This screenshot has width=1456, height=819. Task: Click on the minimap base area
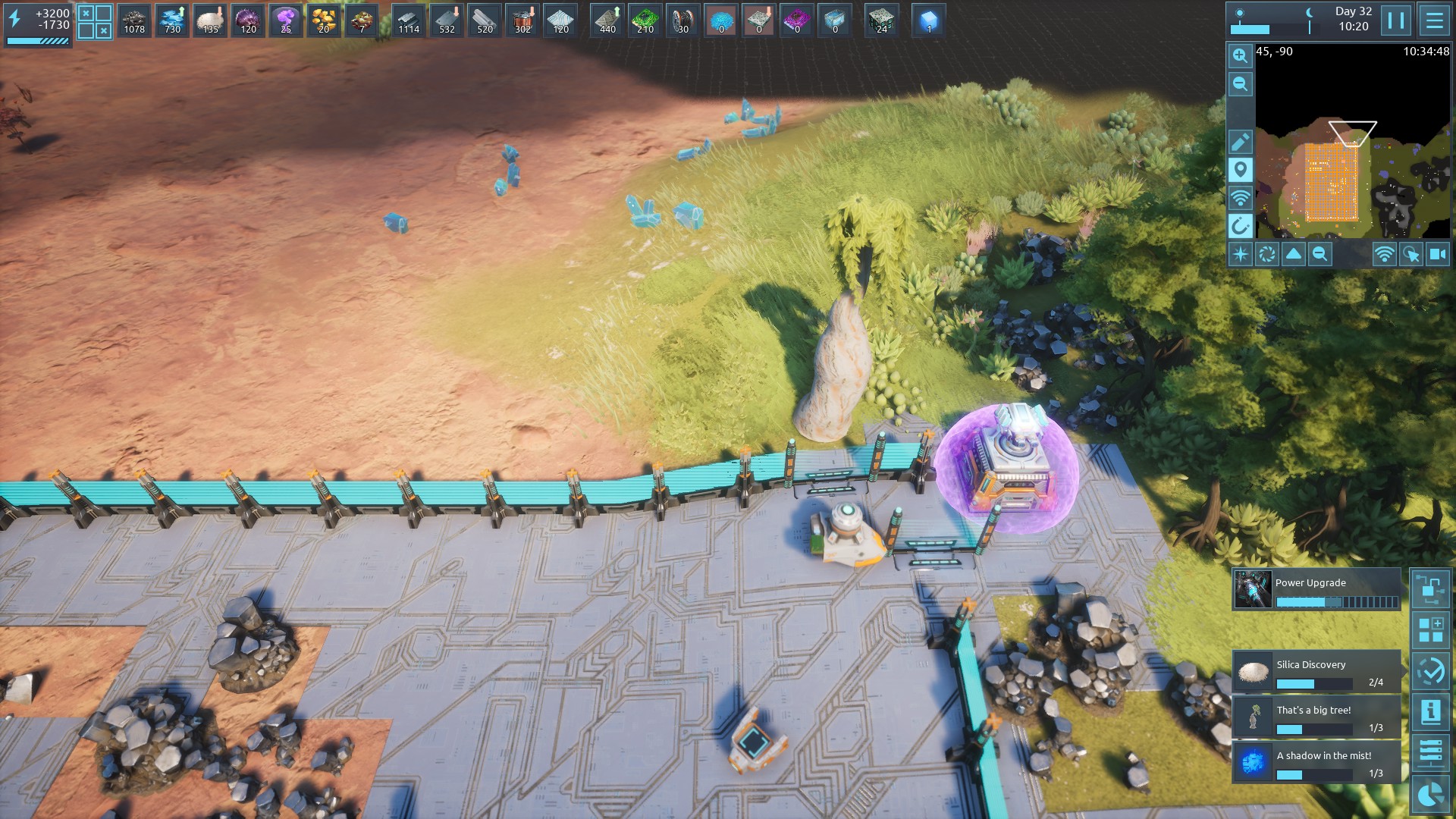[x=1331, y=182]
